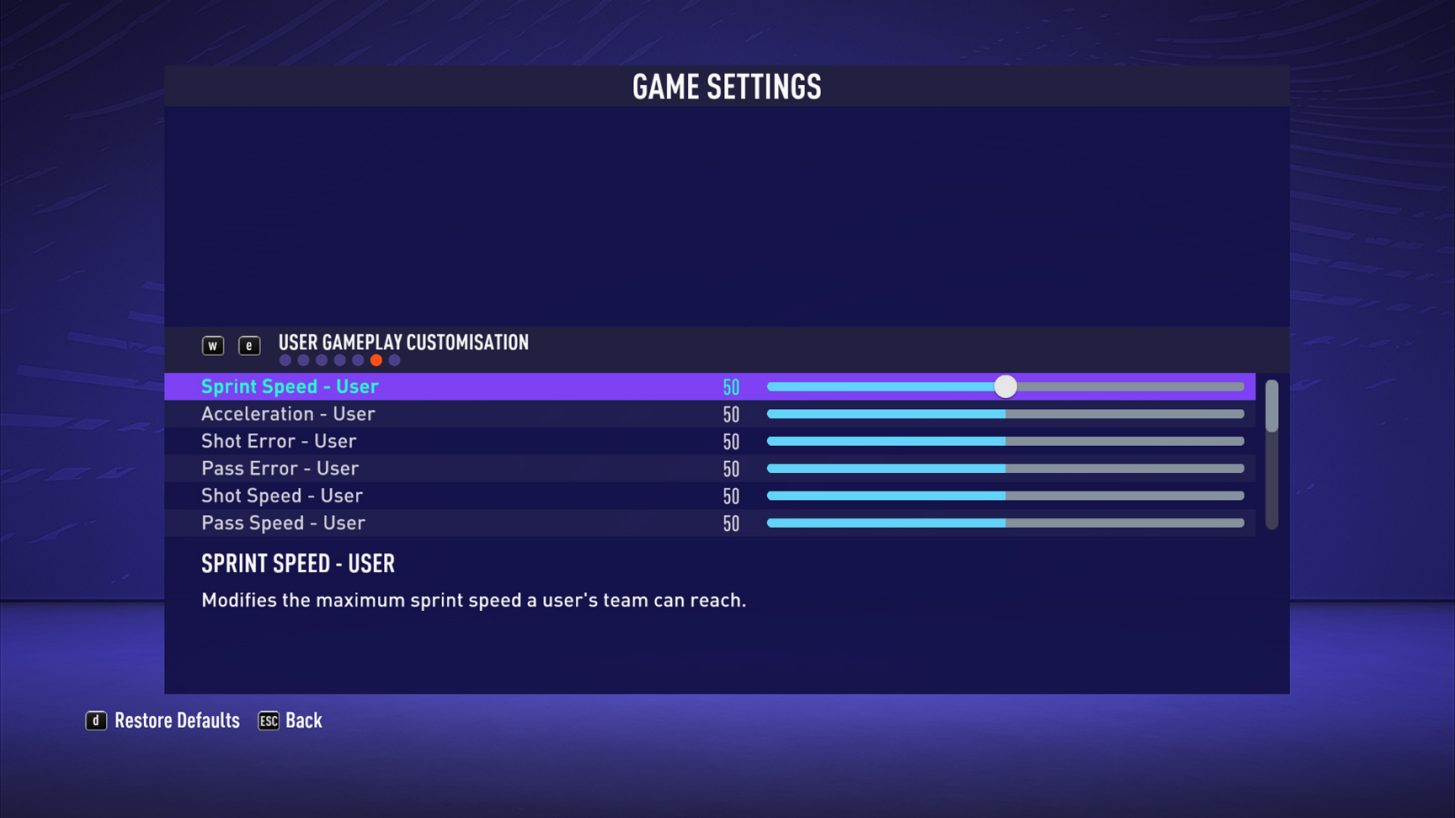The height and width of the screenshot is (818, 1455).
Task: Click the Back button
Action: click(x=302, y=720)
